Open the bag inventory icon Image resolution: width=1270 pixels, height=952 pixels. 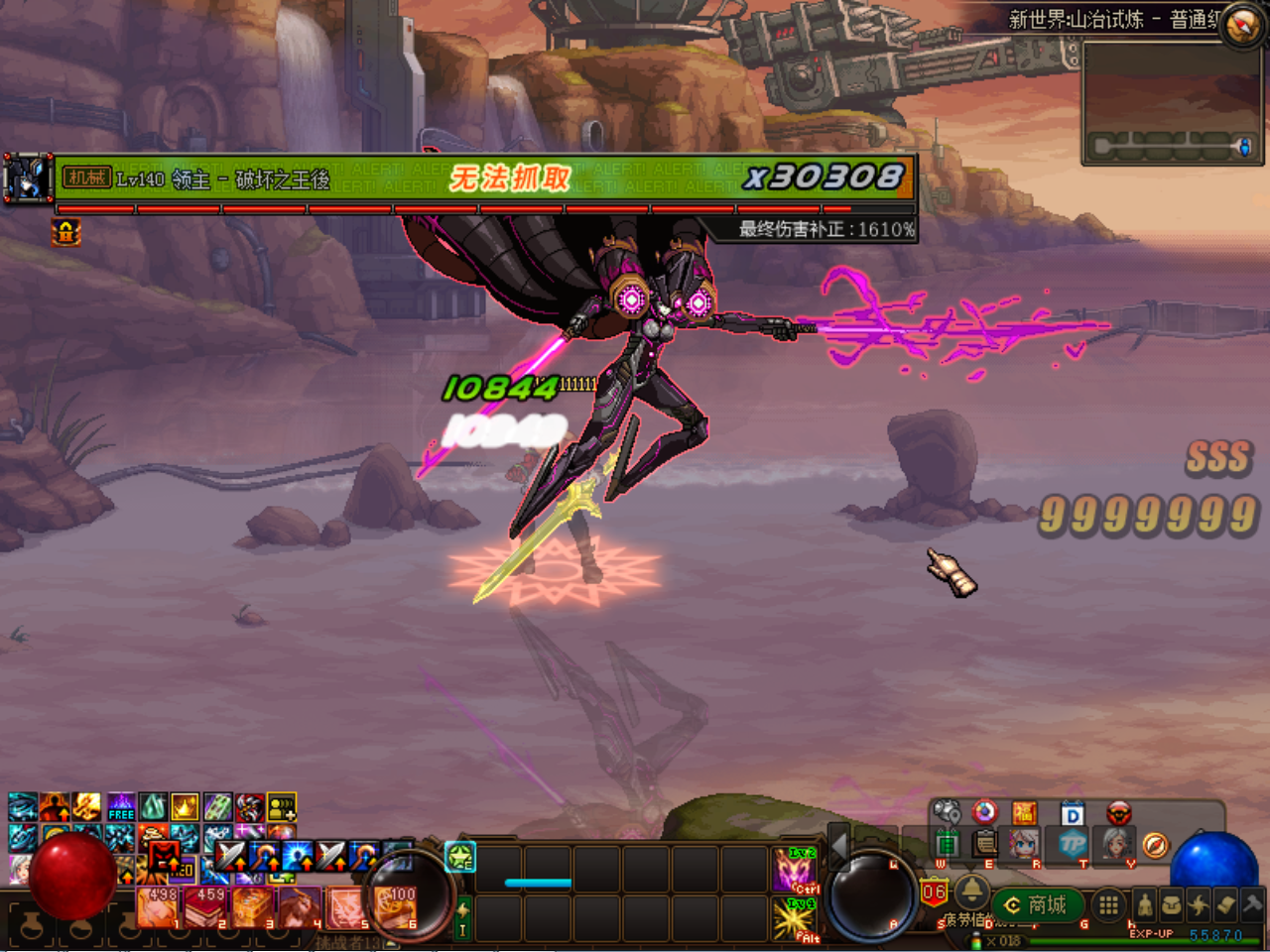(1172, 904)
